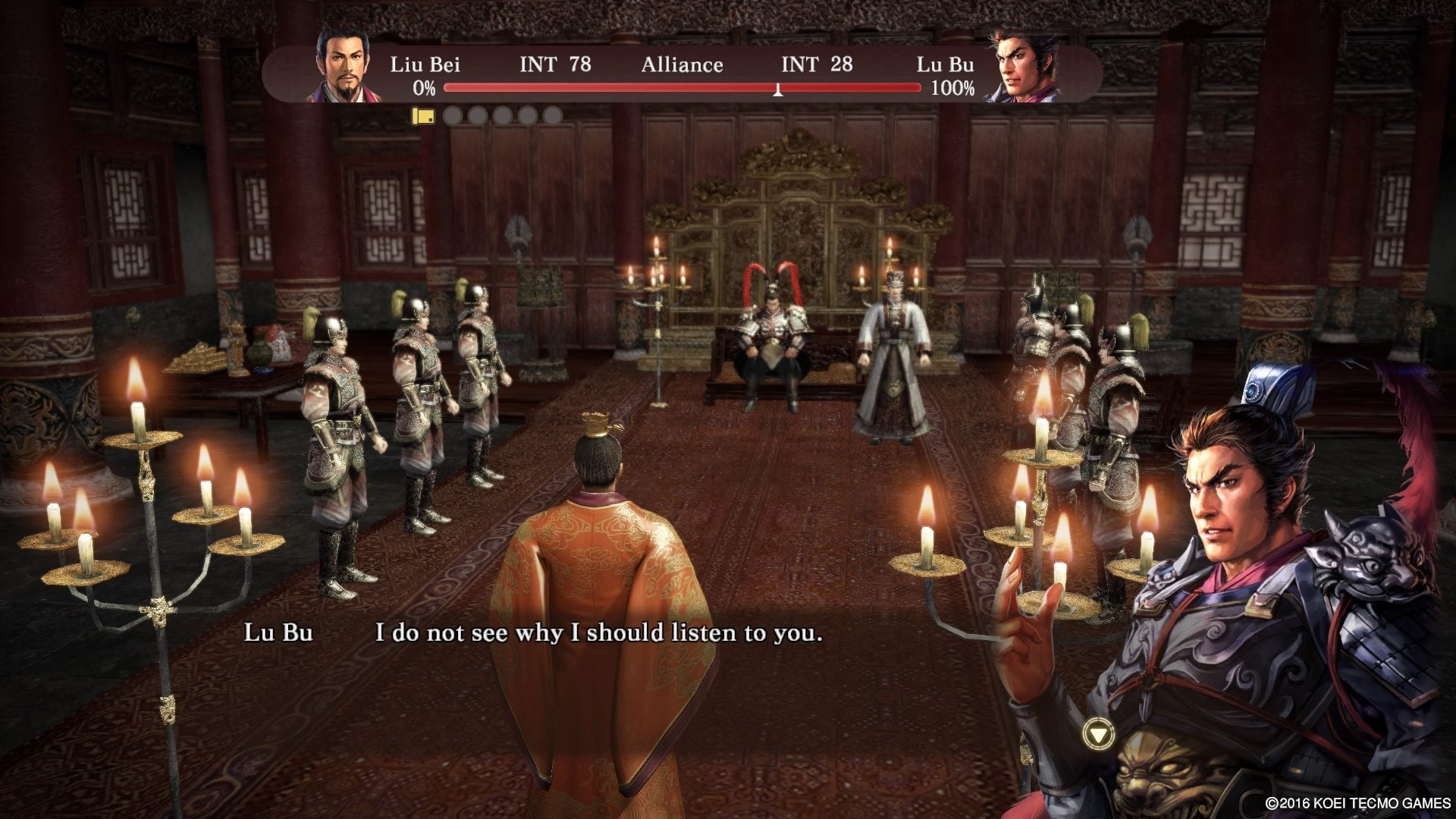The image size is (1456, 819).
Task: Advance dialogue with the round down-arrow icon
Action: tap(1099, 733)
